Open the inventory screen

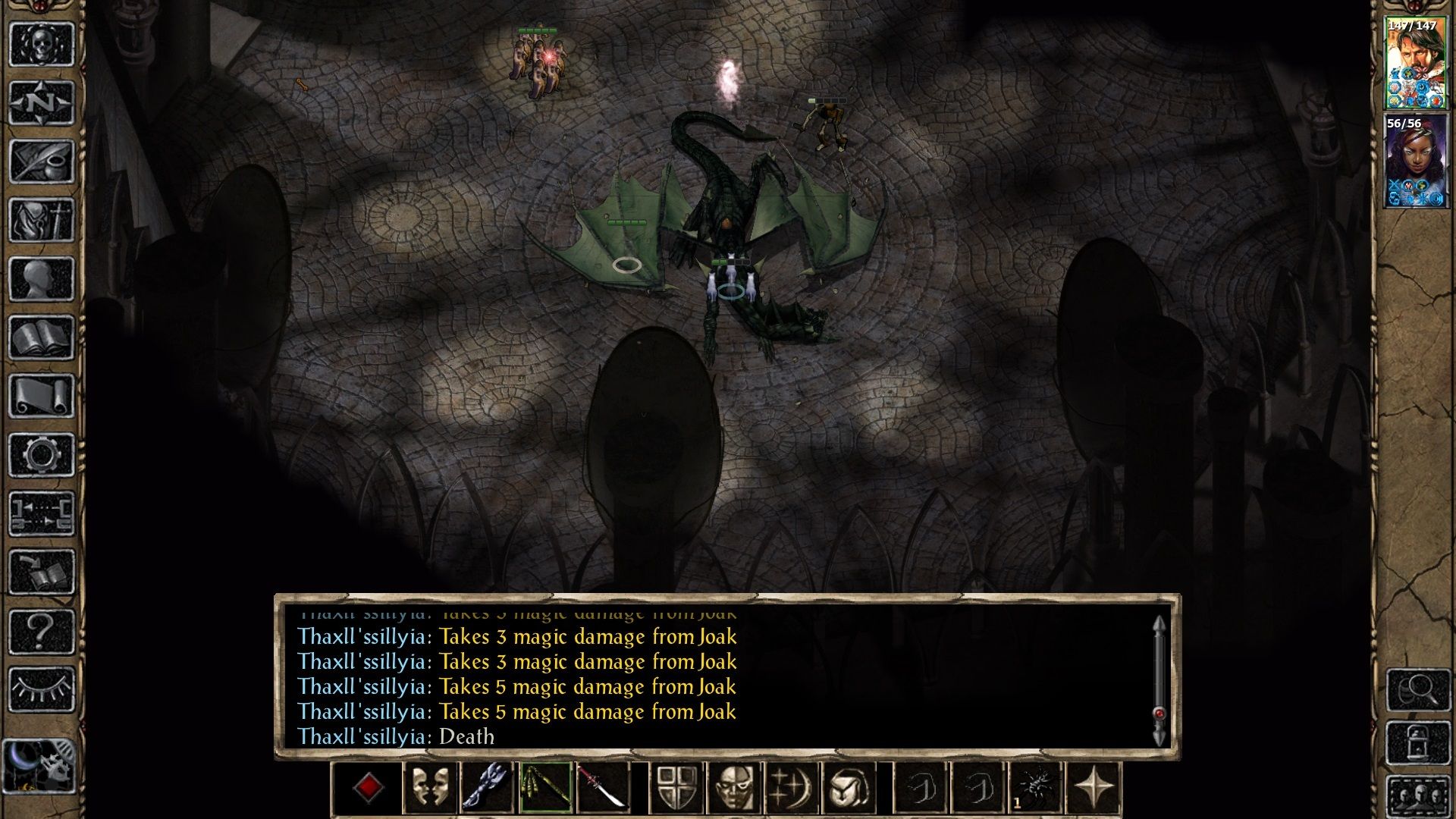pyautogui.click(x=41, y=220)
